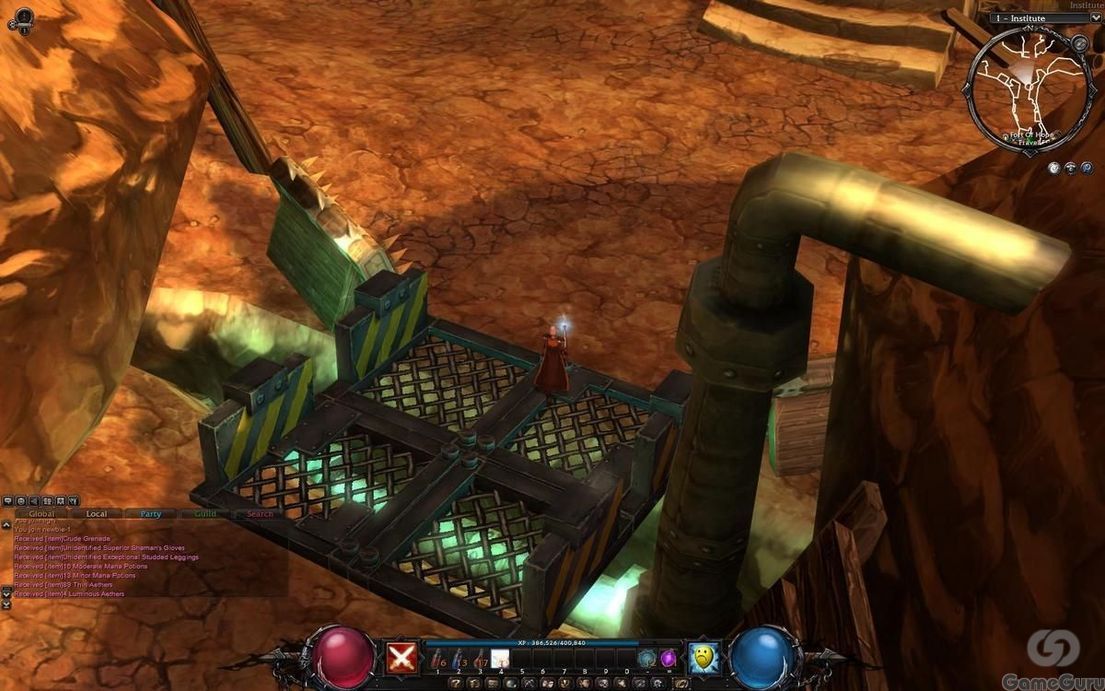Select the Guild chat tab
Image resolution: width=1105 pixels, height=691 pixels.
(x=205, y=514)
